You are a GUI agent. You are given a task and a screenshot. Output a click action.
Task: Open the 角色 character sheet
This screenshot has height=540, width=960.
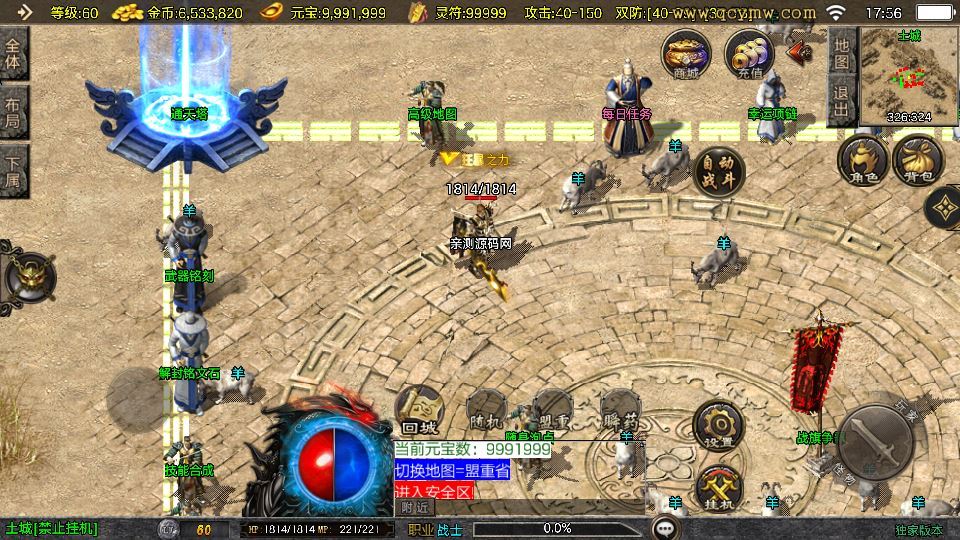(x=862, y=161)
